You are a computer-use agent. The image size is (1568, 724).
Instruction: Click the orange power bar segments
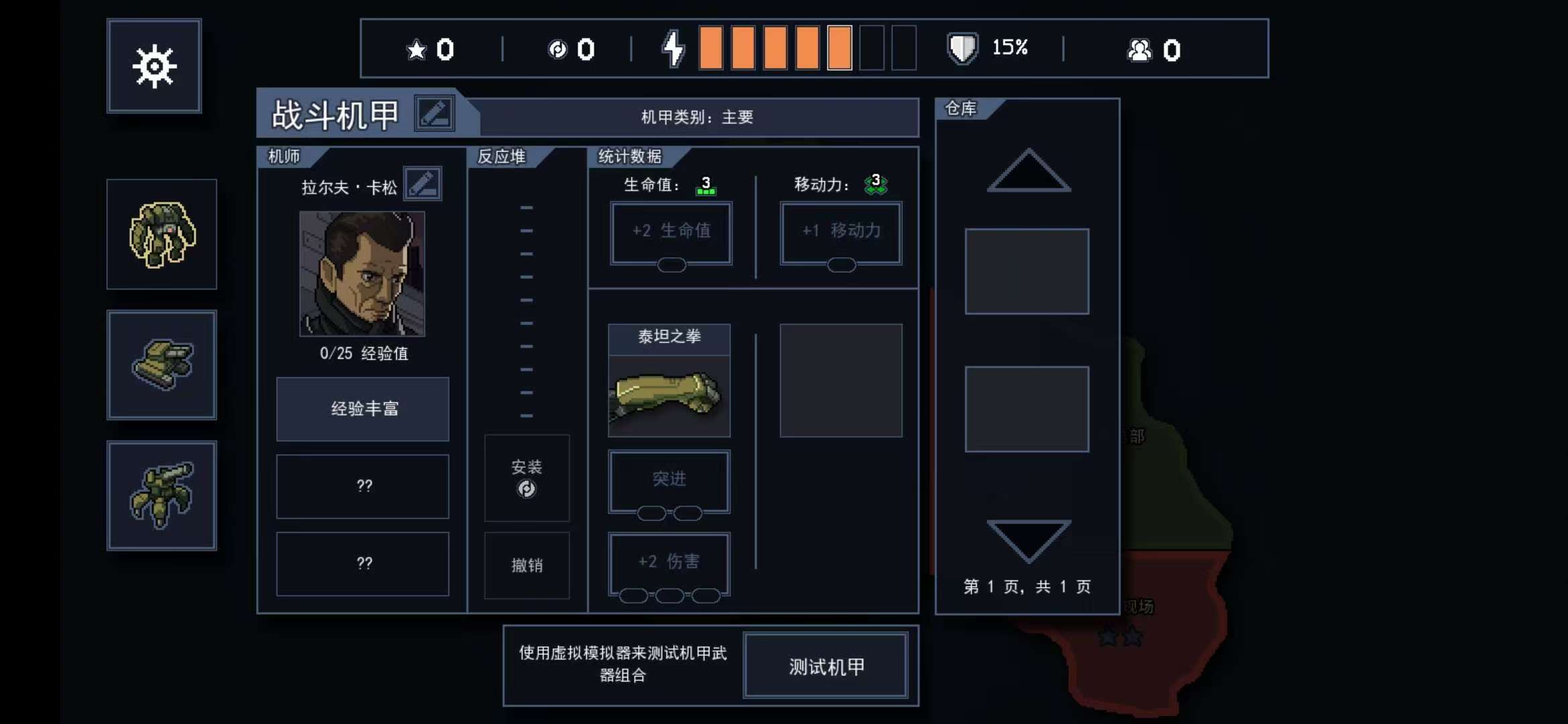[x=774, y=47]
